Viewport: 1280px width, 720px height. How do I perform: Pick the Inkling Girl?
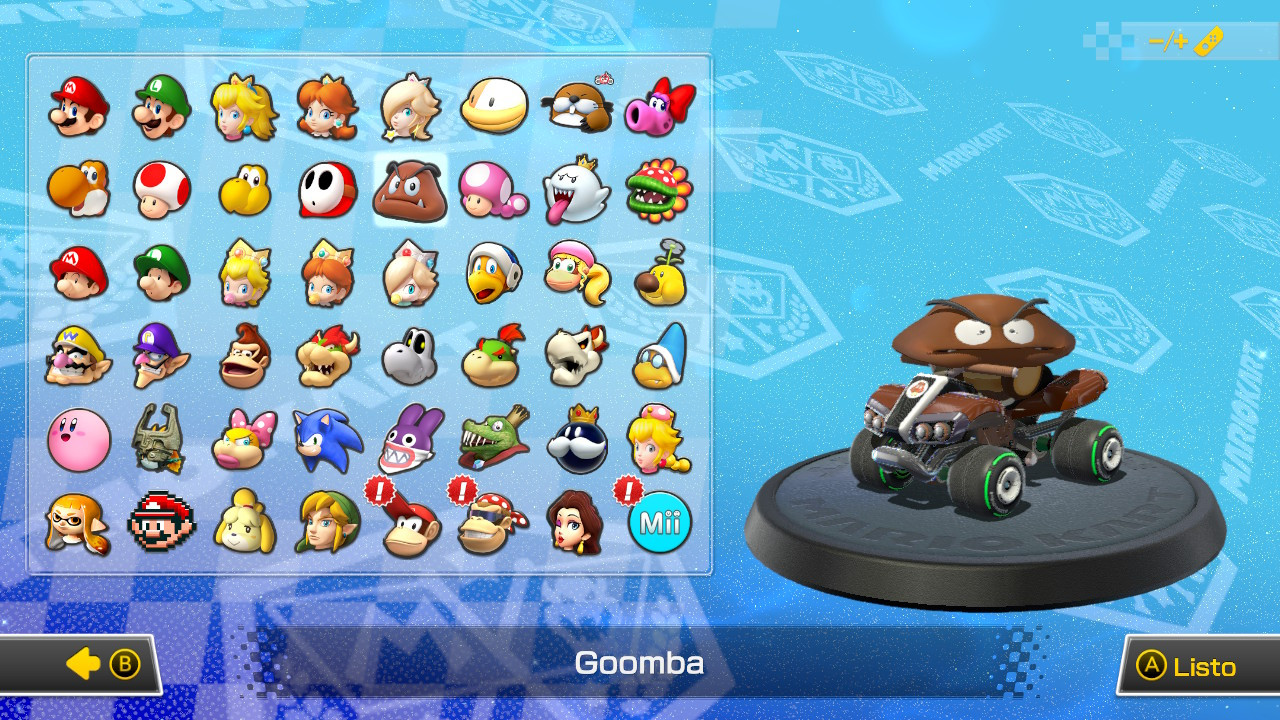78,519
